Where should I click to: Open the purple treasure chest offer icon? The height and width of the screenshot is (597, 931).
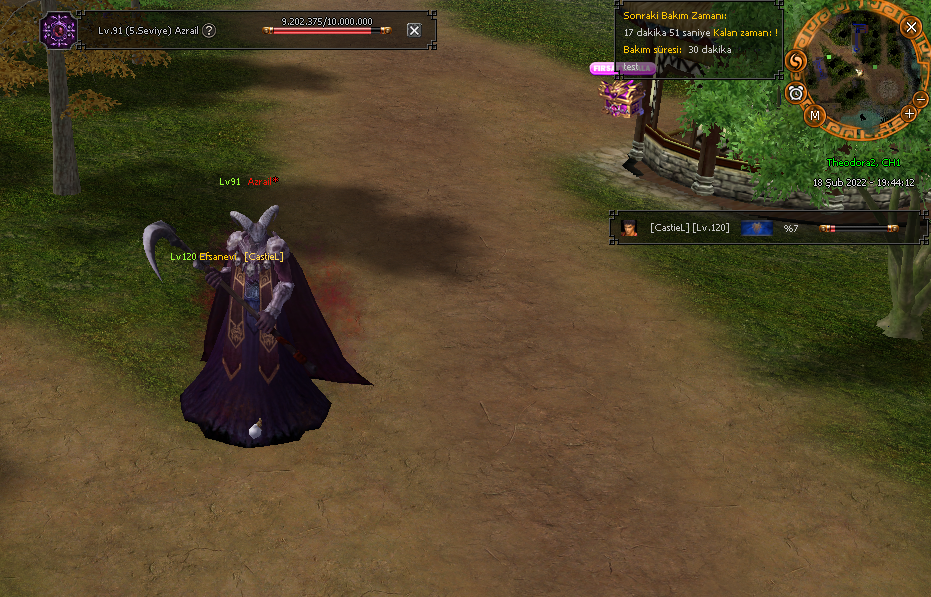coord(617,97)
